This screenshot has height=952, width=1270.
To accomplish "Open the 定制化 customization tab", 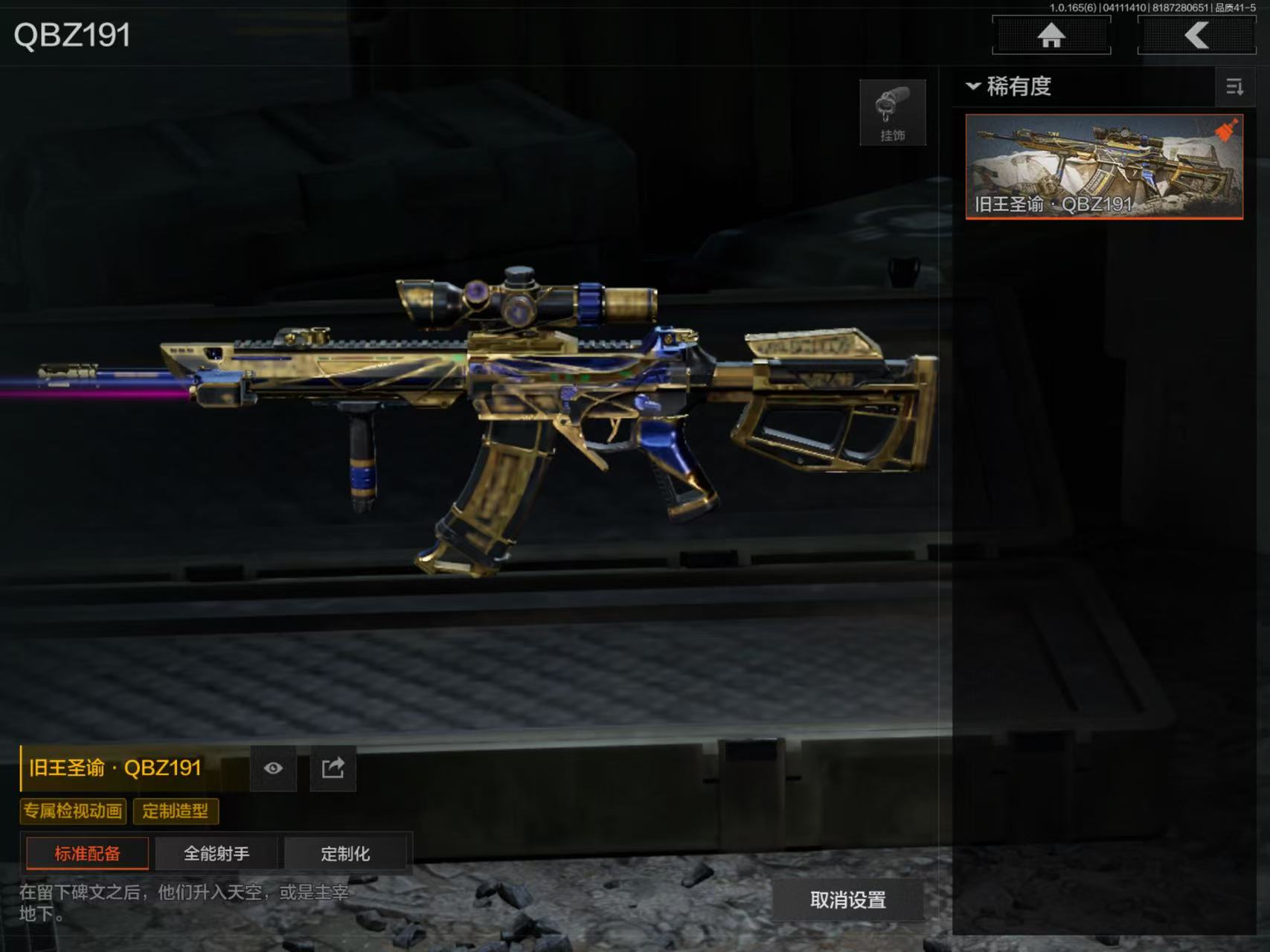I will [345, 853].
